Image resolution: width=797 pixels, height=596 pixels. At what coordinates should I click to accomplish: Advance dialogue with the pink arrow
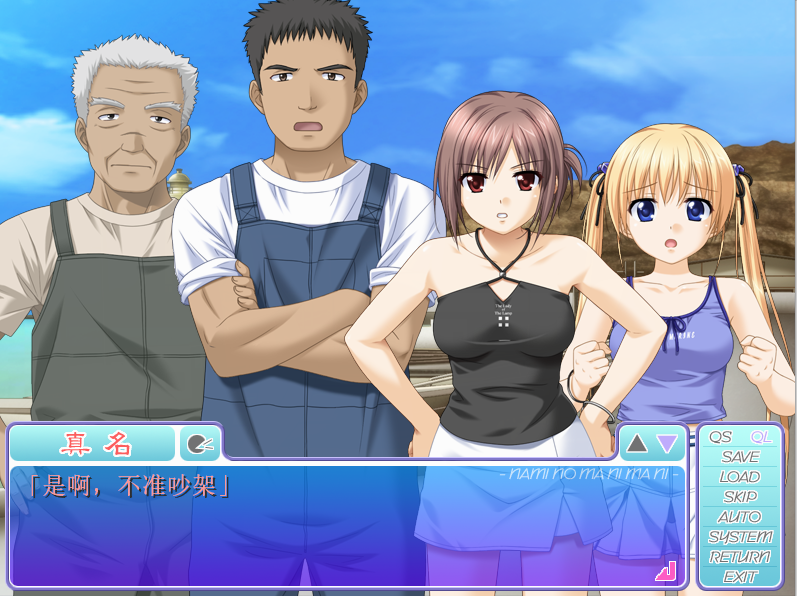point(666,571)
